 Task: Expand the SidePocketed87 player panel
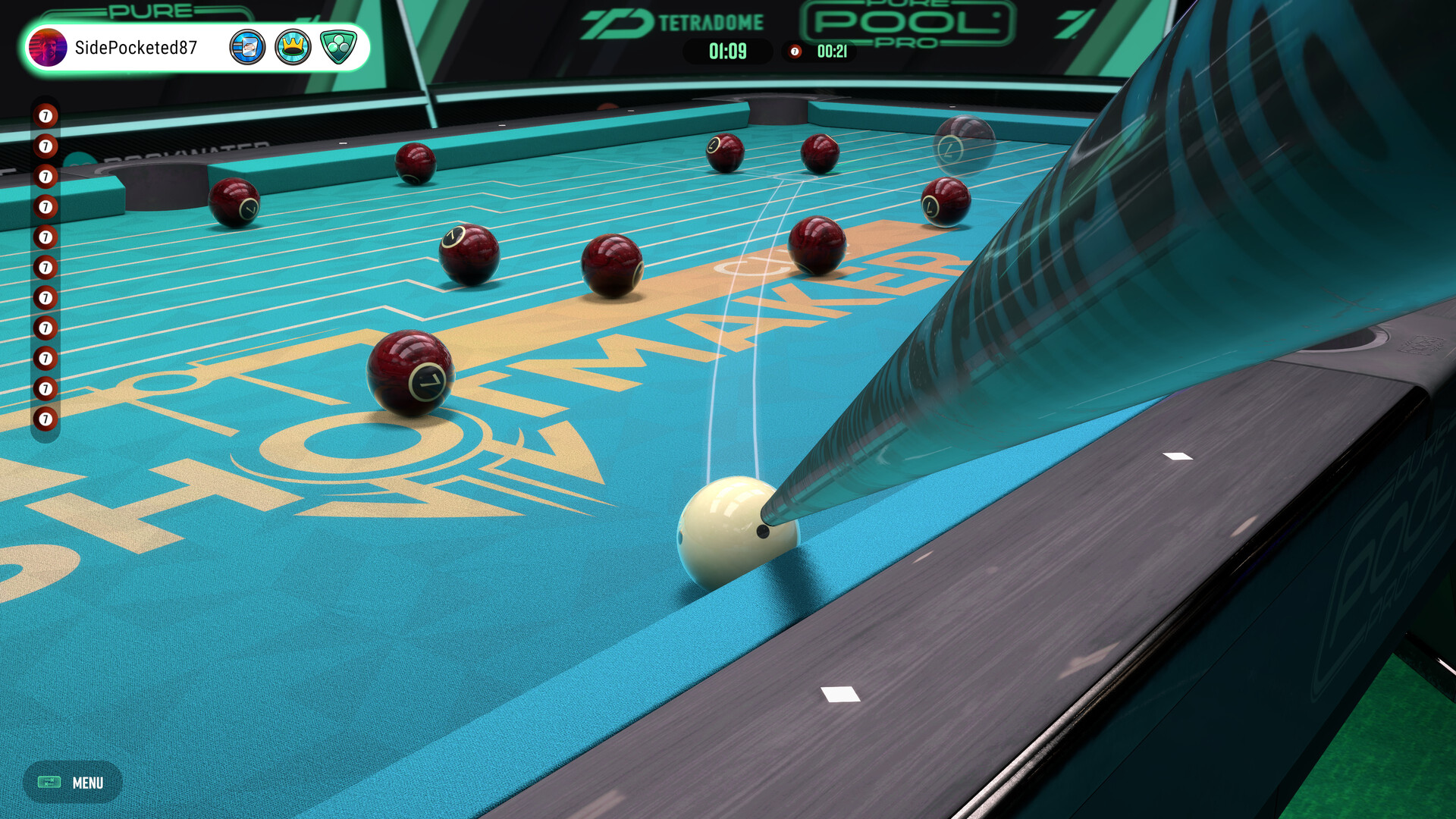(193, 47)
